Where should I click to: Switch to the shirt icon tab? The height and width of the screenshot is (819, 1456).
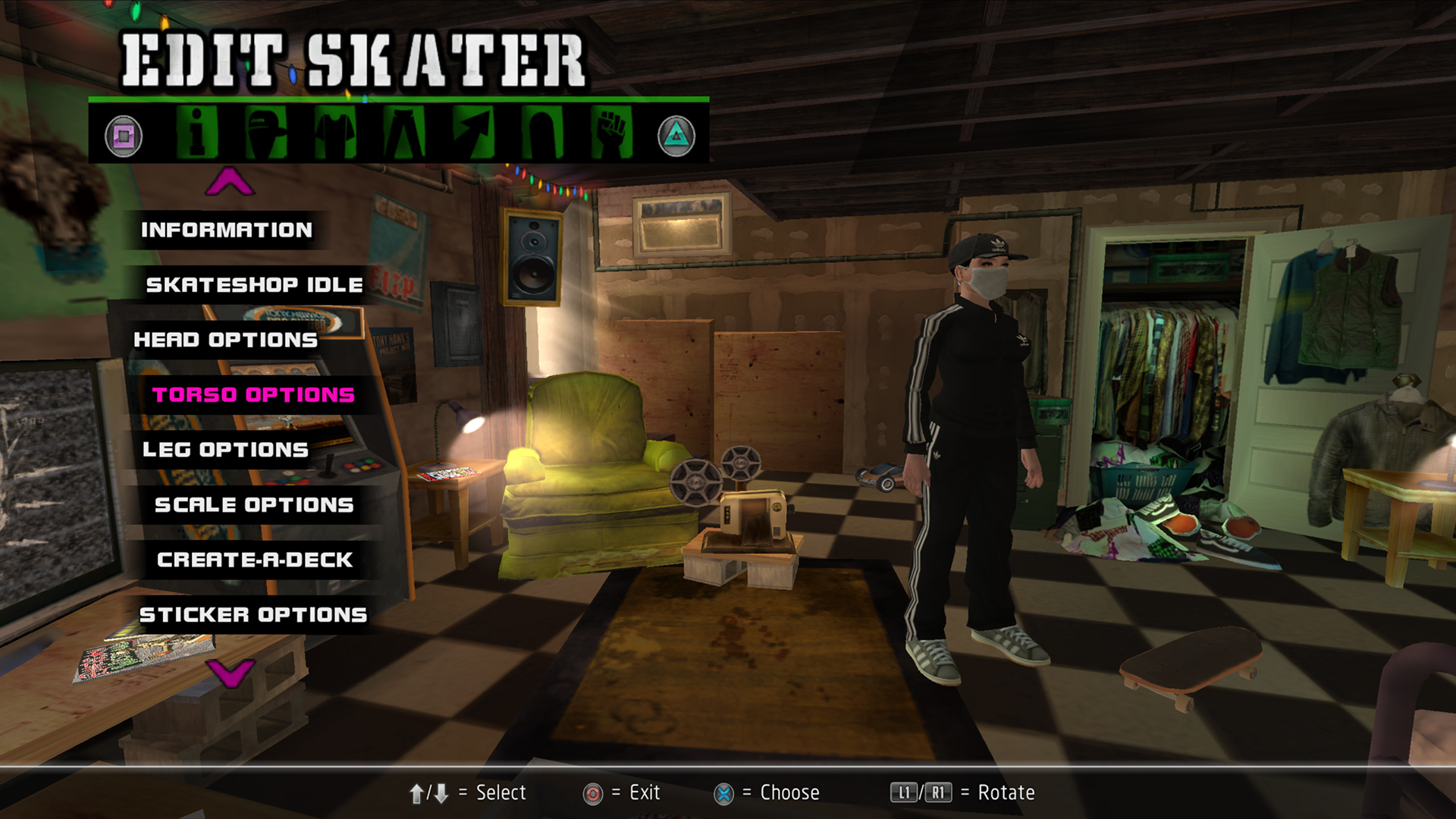[x=335, y=133]
